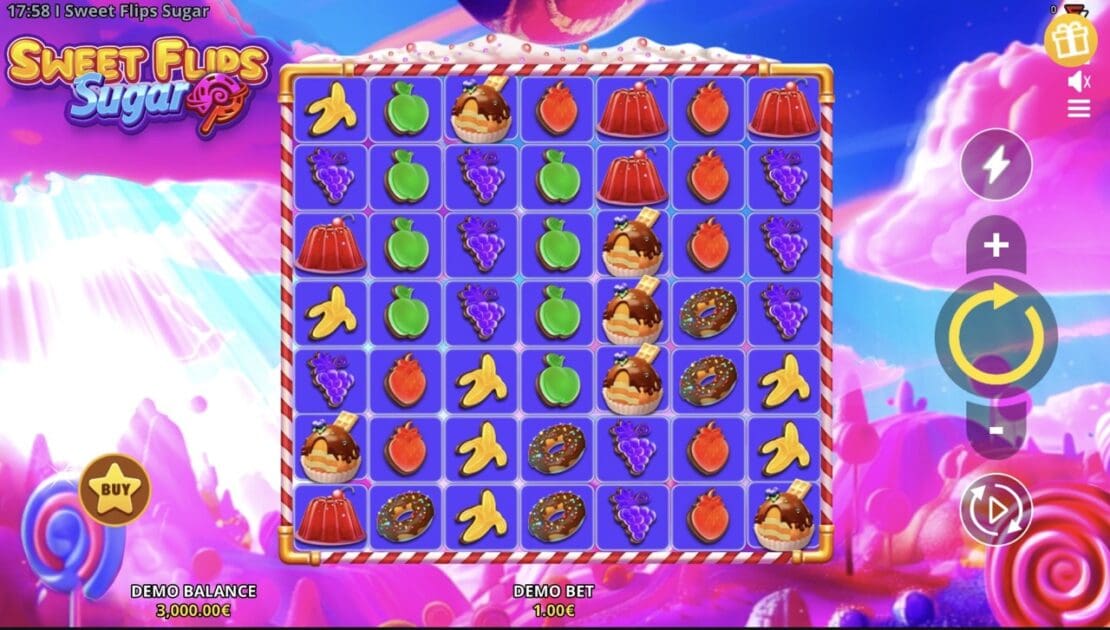Viewport: 1110px width, 630px height.
Task: Open the hamburger menu
Action: click(1078, 109)
